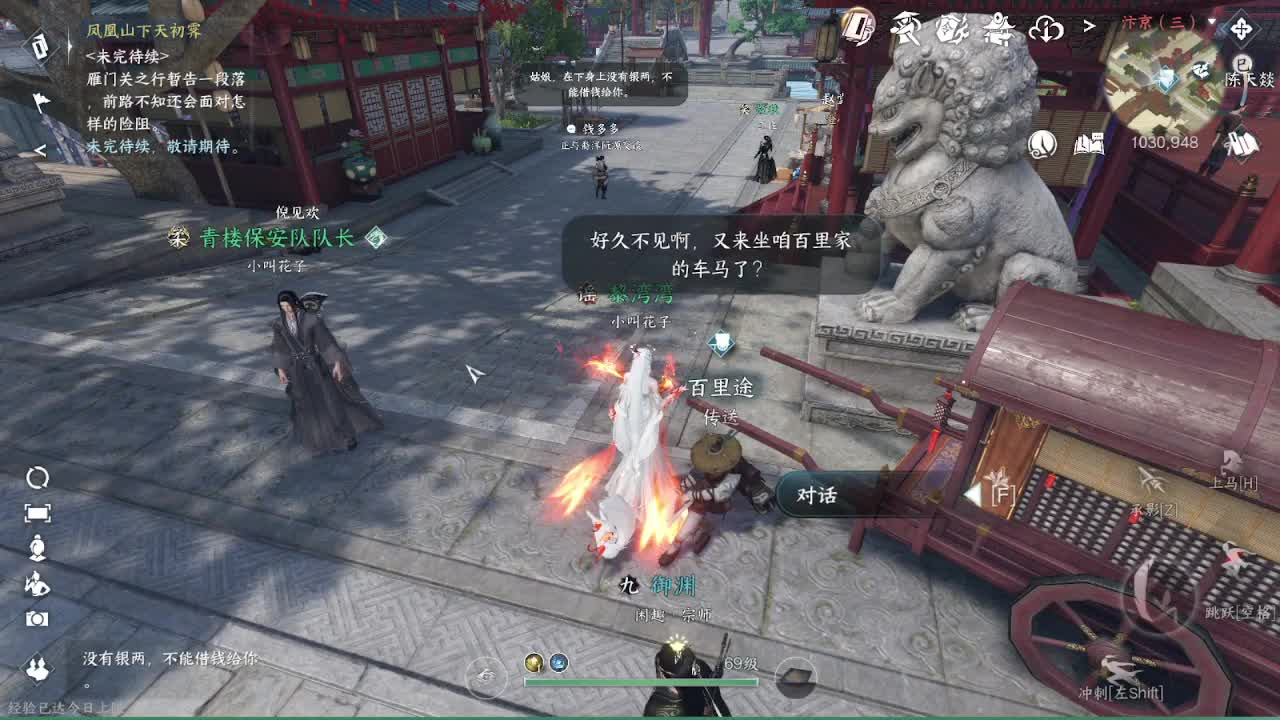Open the character avatar icon on left sidebar
Image resolution: width=1280 pixels, height=720 pixels.
click(x=38, y=548)
